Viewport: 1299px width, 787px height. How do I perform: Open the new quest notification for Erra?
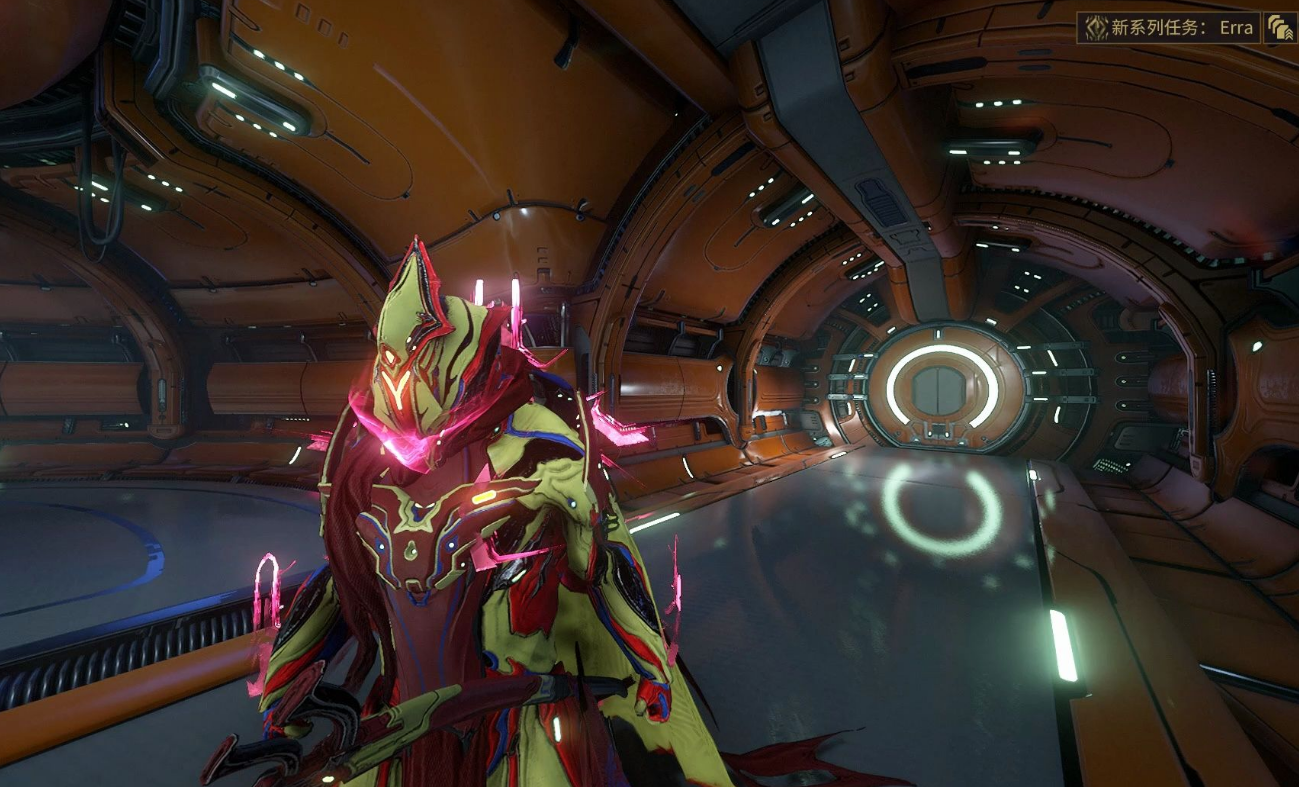point(1168,27)
